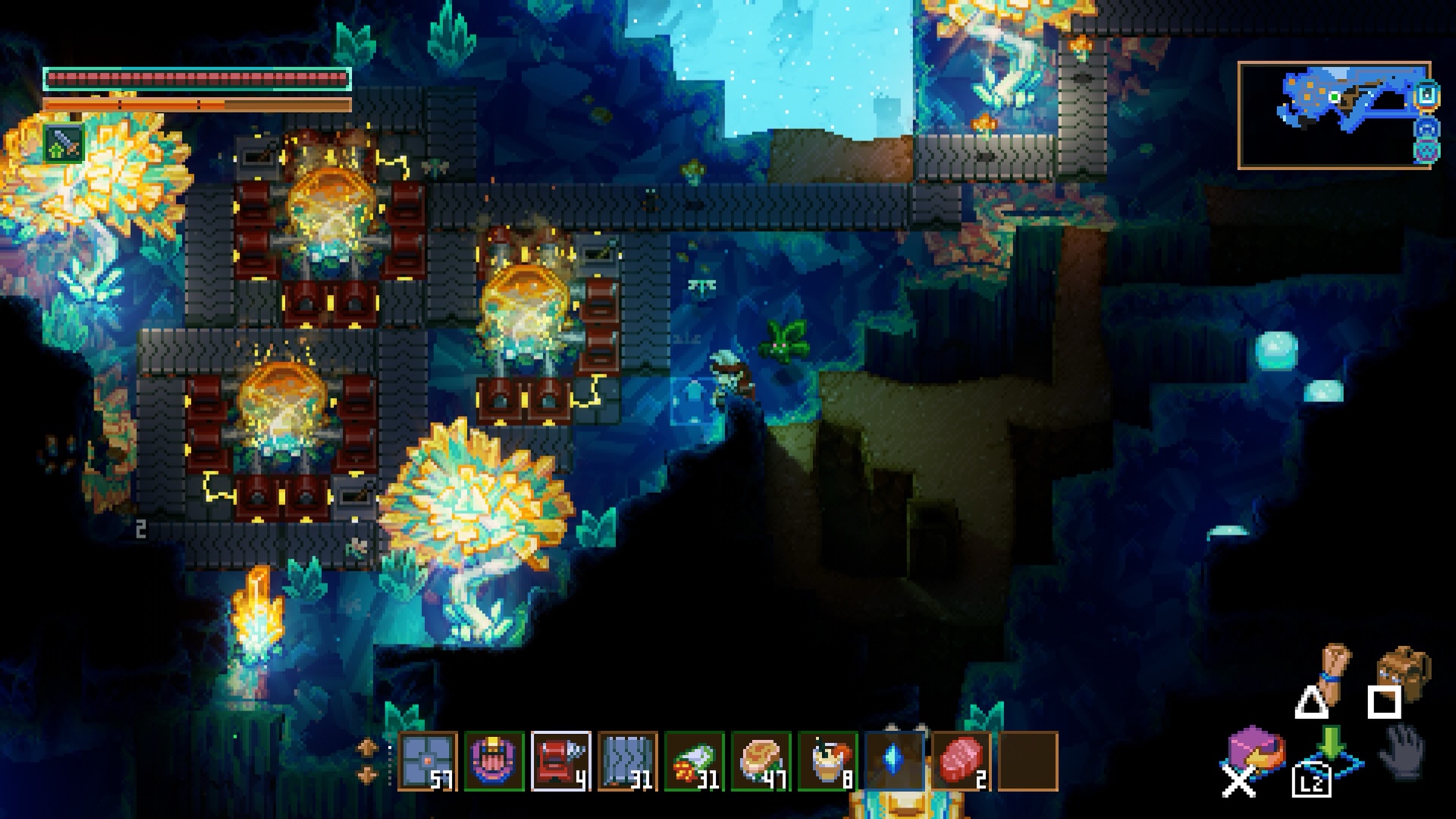The height and width of the screenshot is (819, 1456).
Task: Pick the gray wall block slot
Action: (x=627, y=761)
